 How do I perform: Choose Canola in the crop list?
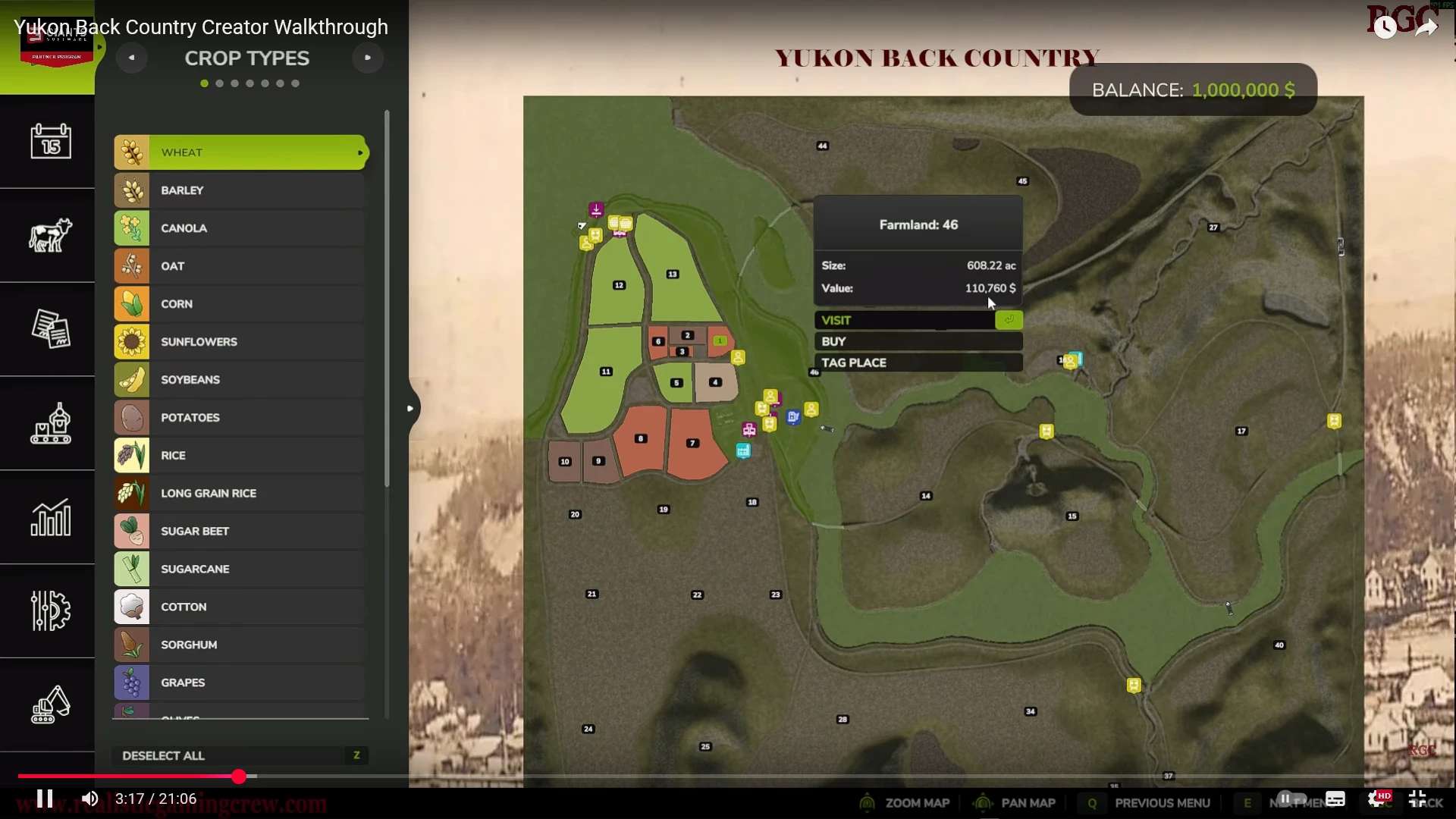click(x=240, y=228)
